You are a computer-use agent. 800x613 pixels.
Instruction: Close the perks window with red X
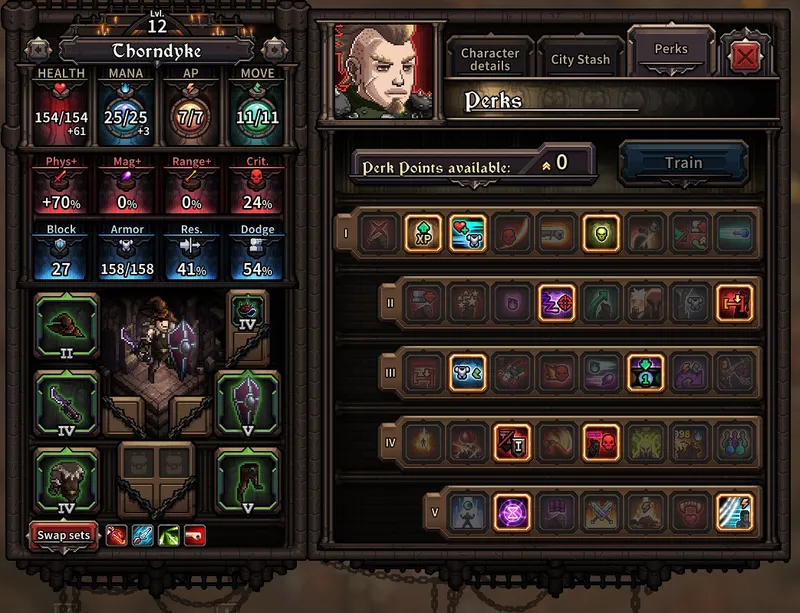tap(745, 57)
